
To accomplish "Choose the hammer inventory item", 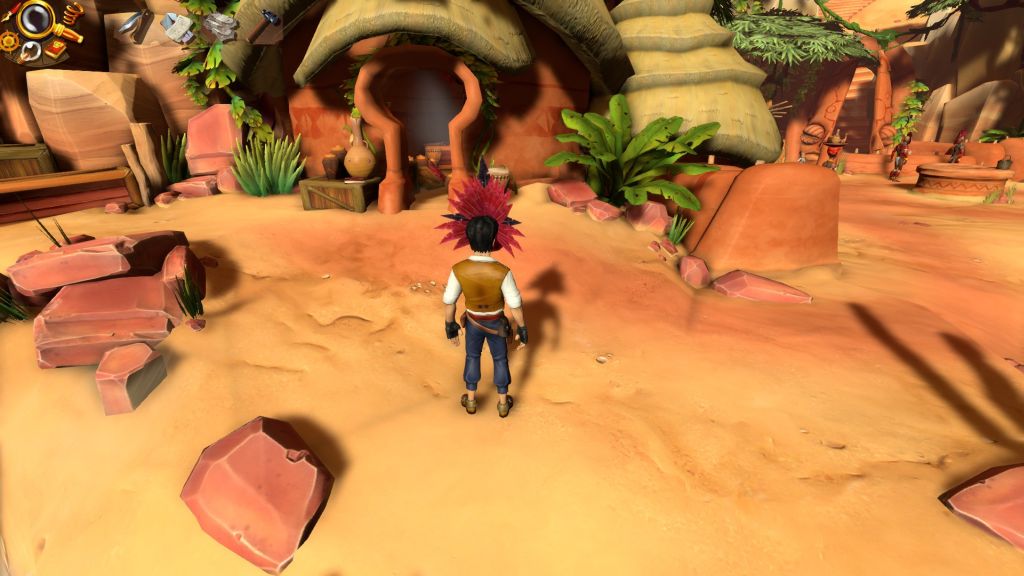I will [264, 24].
